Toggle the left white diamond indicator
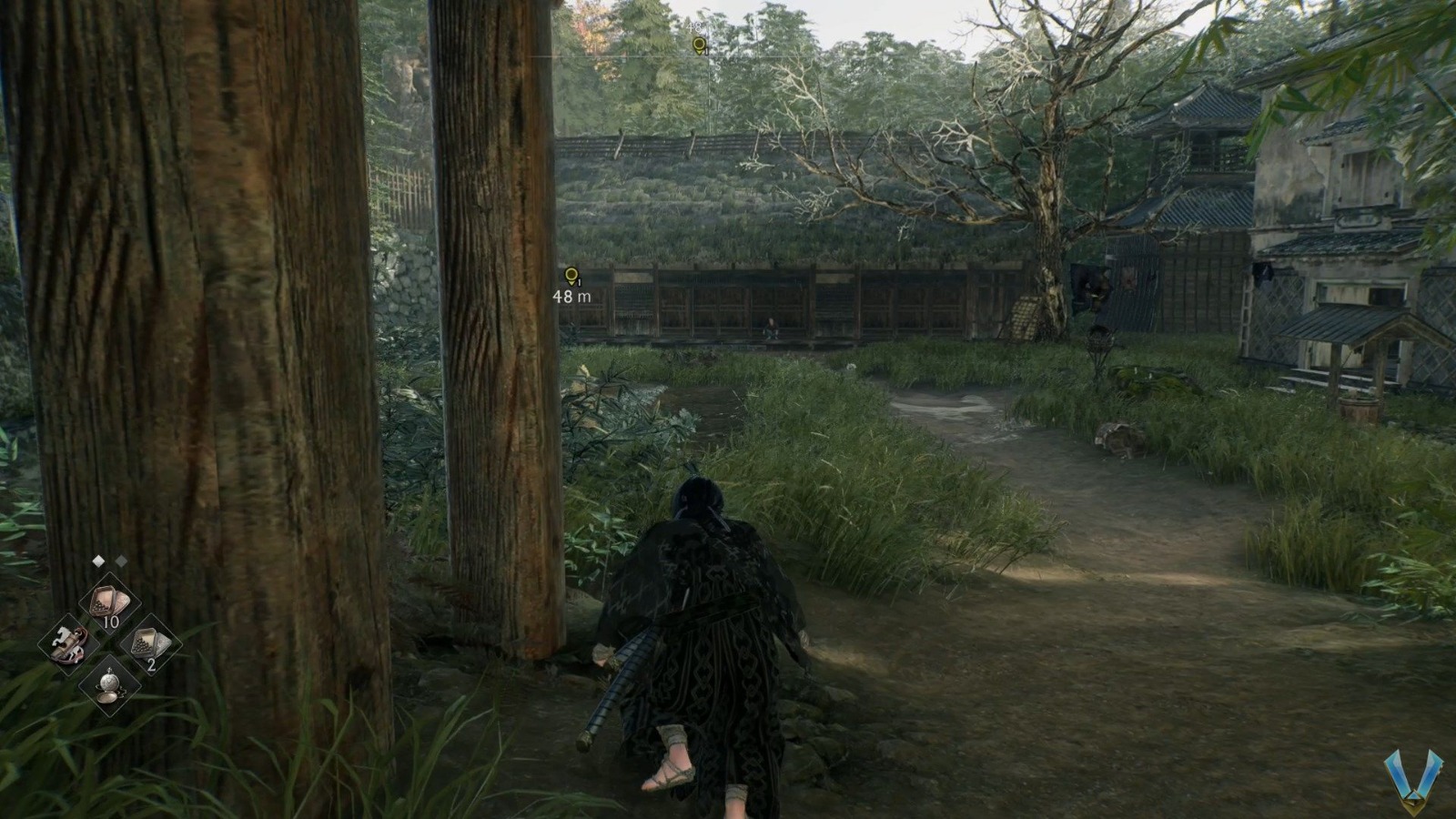Image resolution: width=1456 pixels, height=819 pixels. [99, 561]
